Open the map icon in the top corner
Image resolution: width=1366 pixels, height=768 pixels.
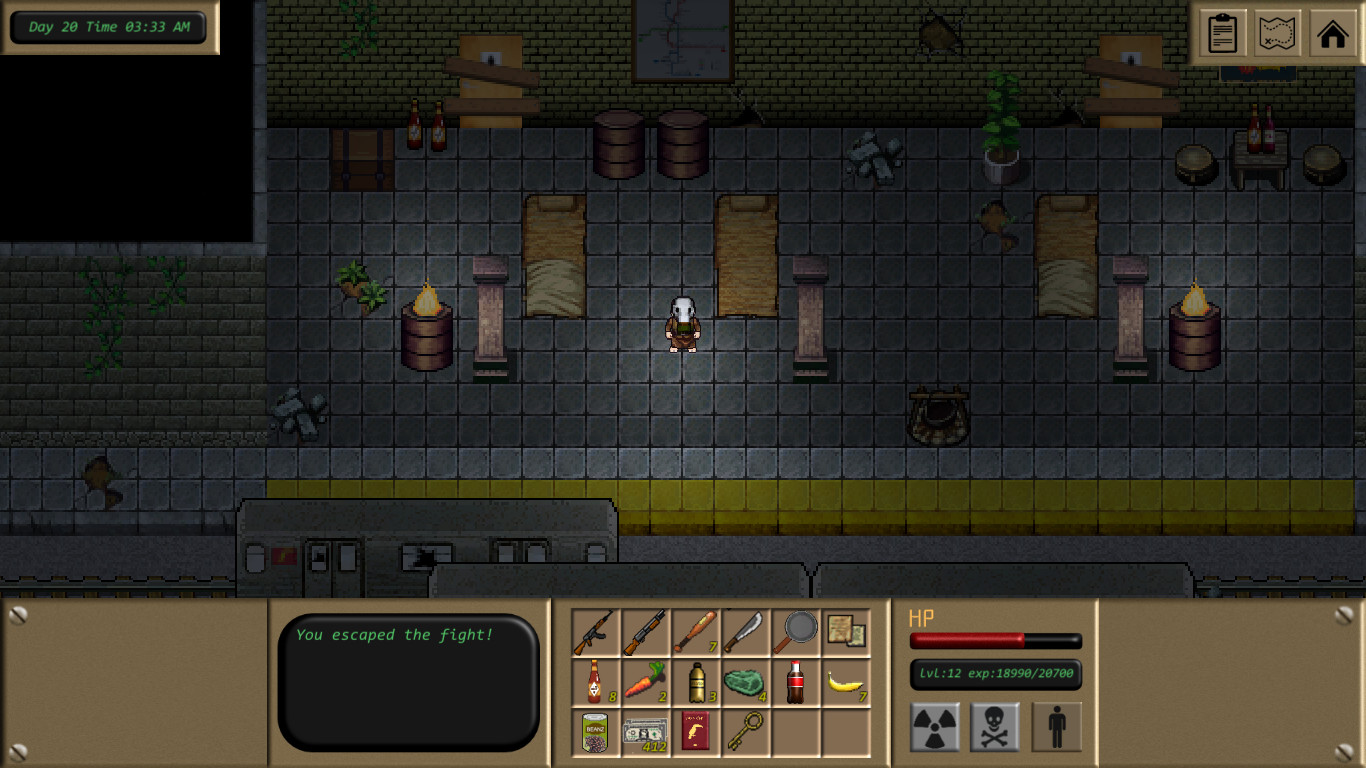[1277, 33]
